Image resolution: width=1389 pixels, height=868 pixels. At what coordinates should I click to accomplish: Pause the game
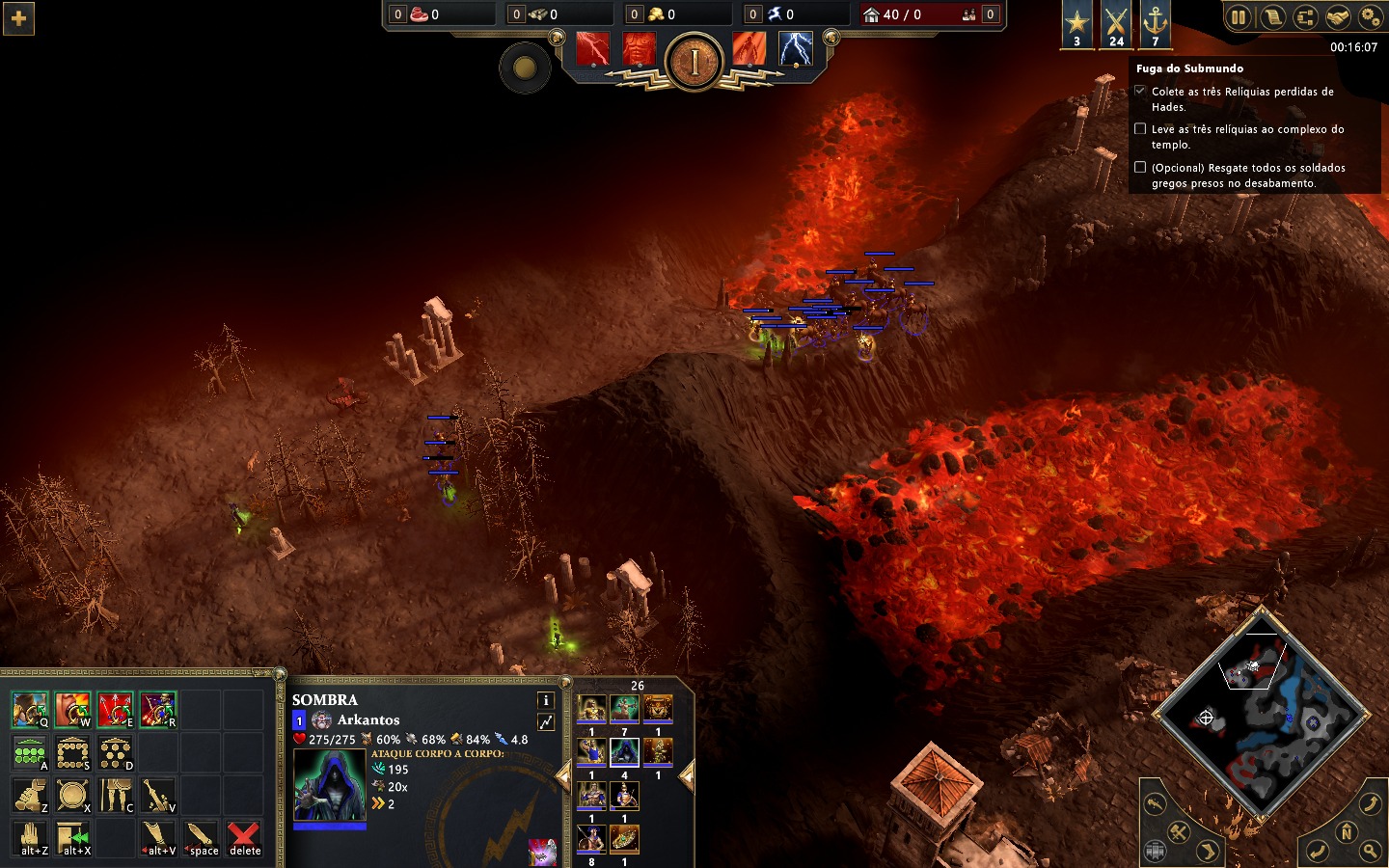pos(1239,17)
